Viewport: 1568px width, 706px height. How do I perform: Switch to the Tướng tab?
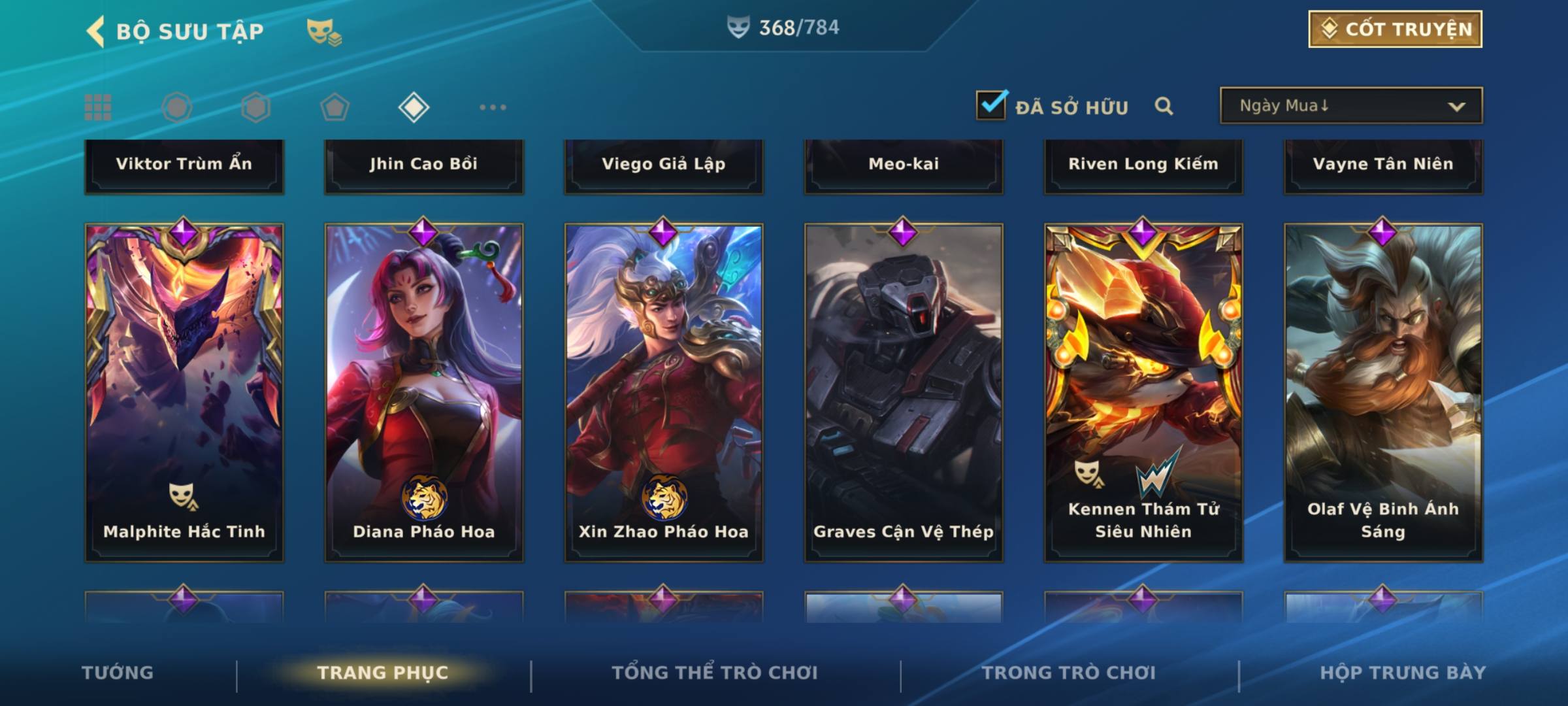tap(118, 673)
